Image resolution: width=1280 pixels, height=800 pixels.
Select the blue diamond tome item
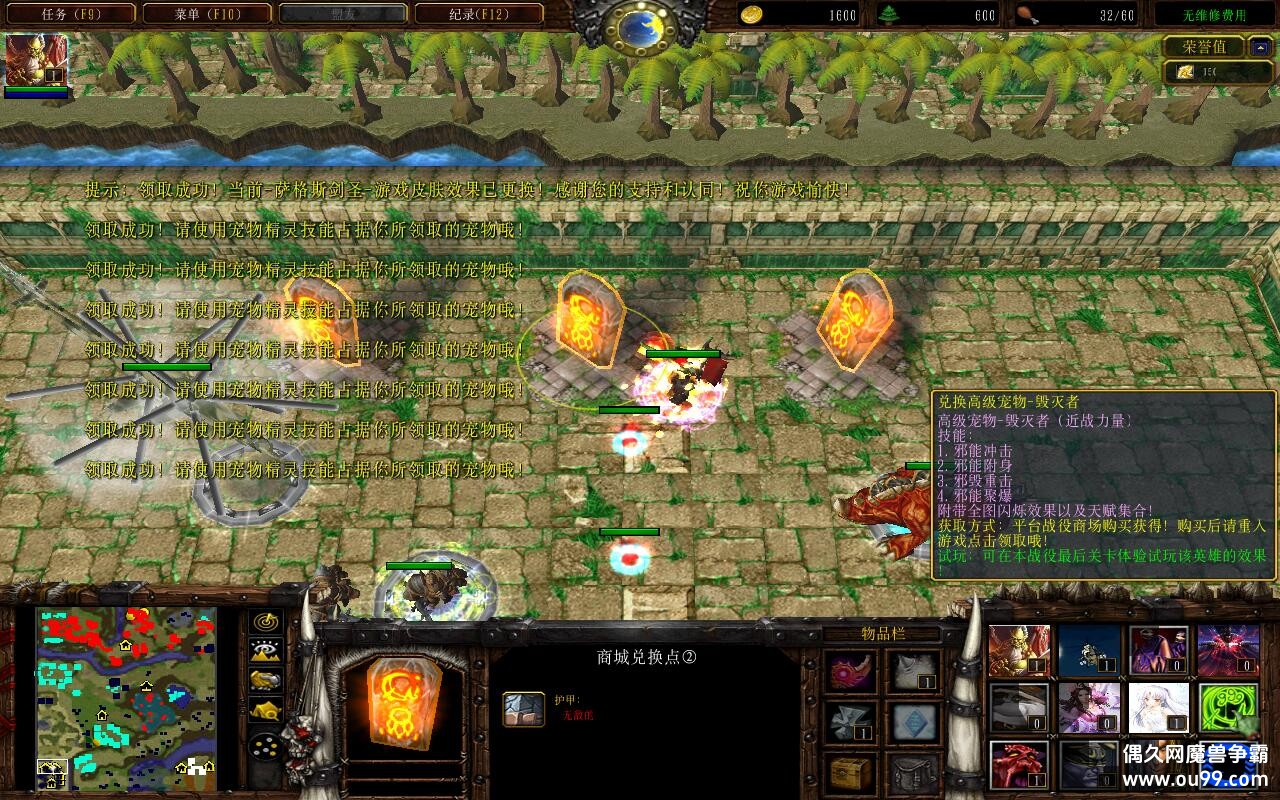coord(914,721)
